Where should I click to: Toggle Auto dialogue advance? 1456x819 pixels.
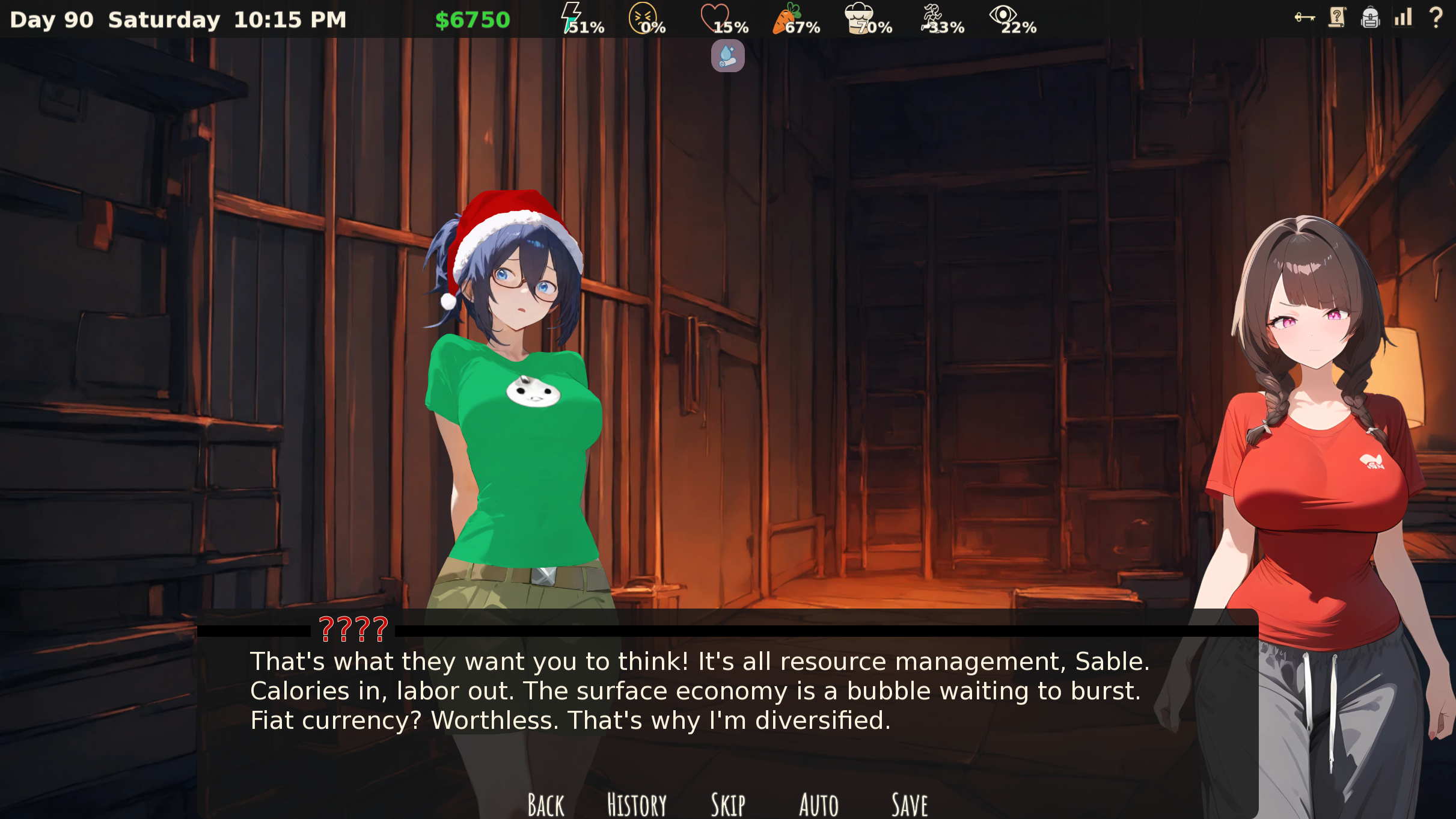tap(818, 804)
